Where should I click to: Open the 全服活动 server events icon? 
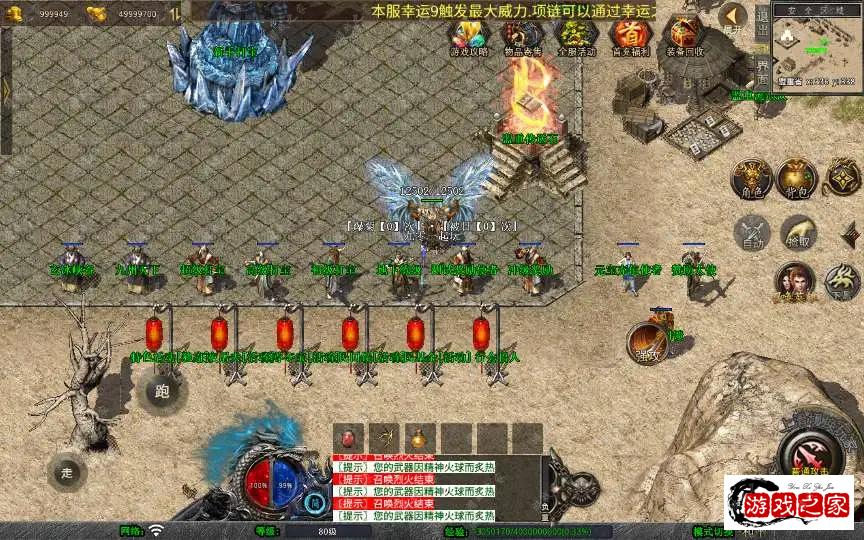pyautogui.click(x=576, y=37)
